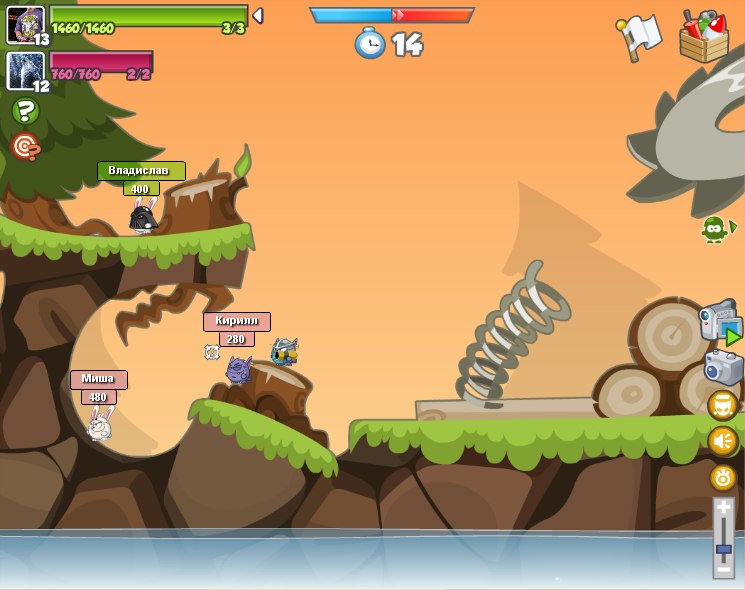Select the level 12 player avatar
Image resolution: width=745 pixels, height=590 pixels.
(x=25, y=70)
